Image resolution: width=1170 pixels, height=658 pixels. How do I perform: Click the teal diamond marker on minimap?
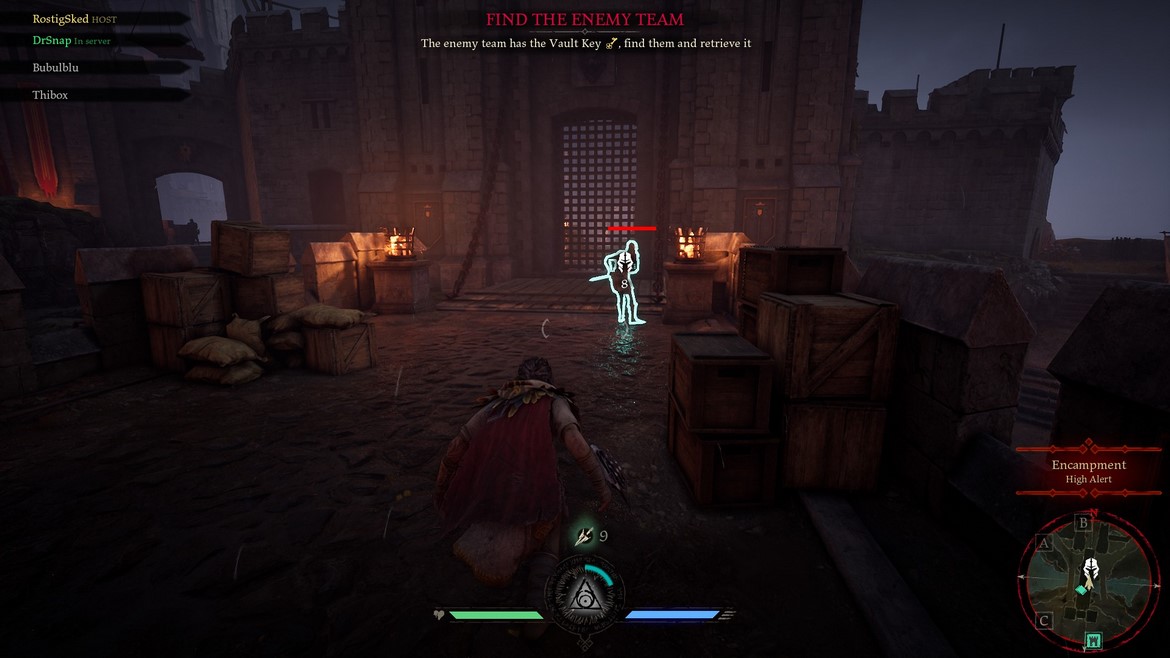coord(1081,591)
